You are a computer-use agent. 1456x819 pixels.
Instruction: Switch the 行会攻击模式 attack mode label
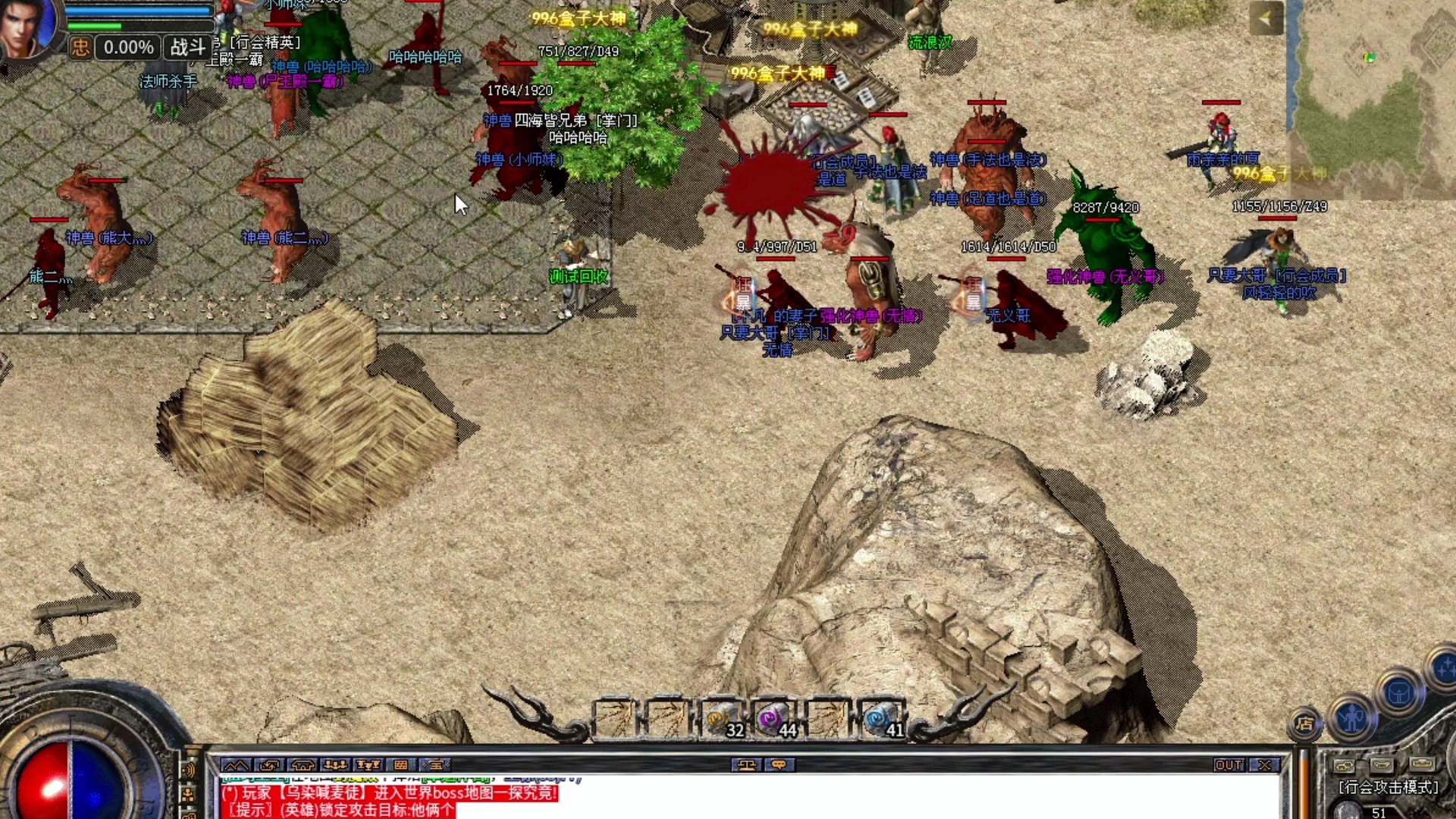[1388, 788]
